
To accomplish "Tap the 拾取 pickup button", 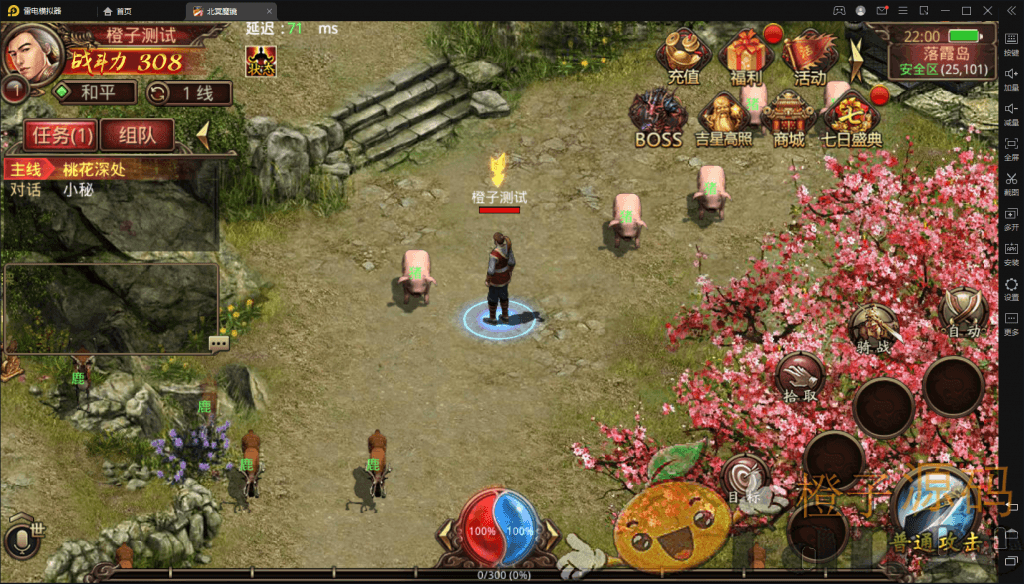I will (801, 377).
